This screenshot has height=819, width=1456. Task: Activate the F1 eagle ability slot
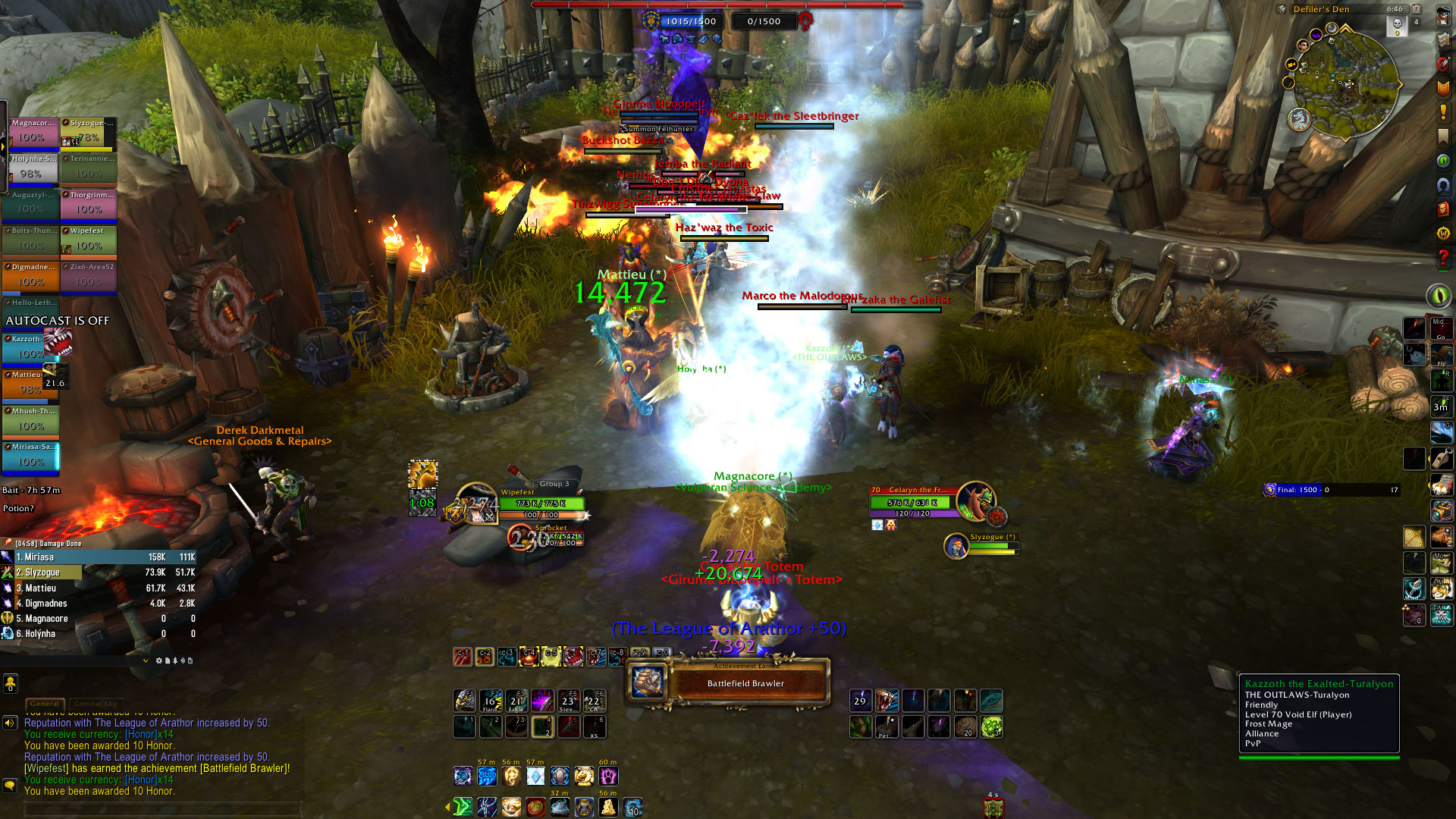(x=464, y=700)
